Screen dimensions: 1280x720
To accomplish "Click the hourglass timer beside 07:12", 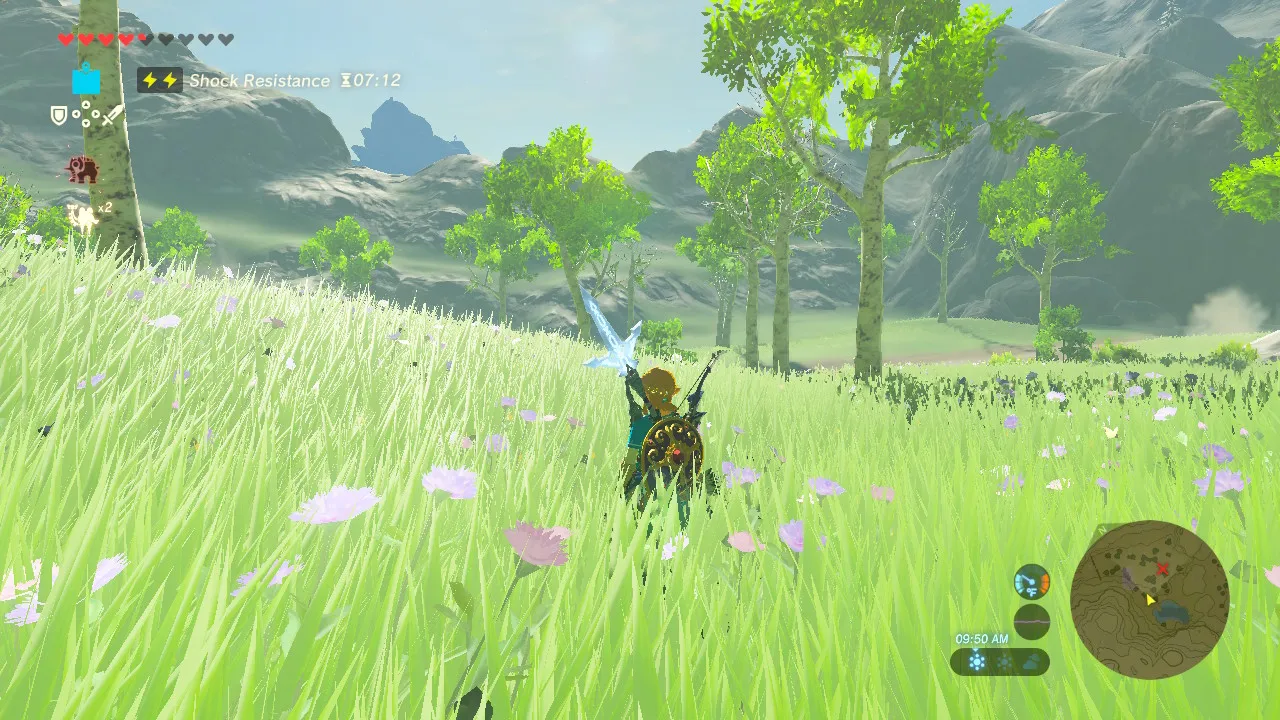I will [345, 80].
